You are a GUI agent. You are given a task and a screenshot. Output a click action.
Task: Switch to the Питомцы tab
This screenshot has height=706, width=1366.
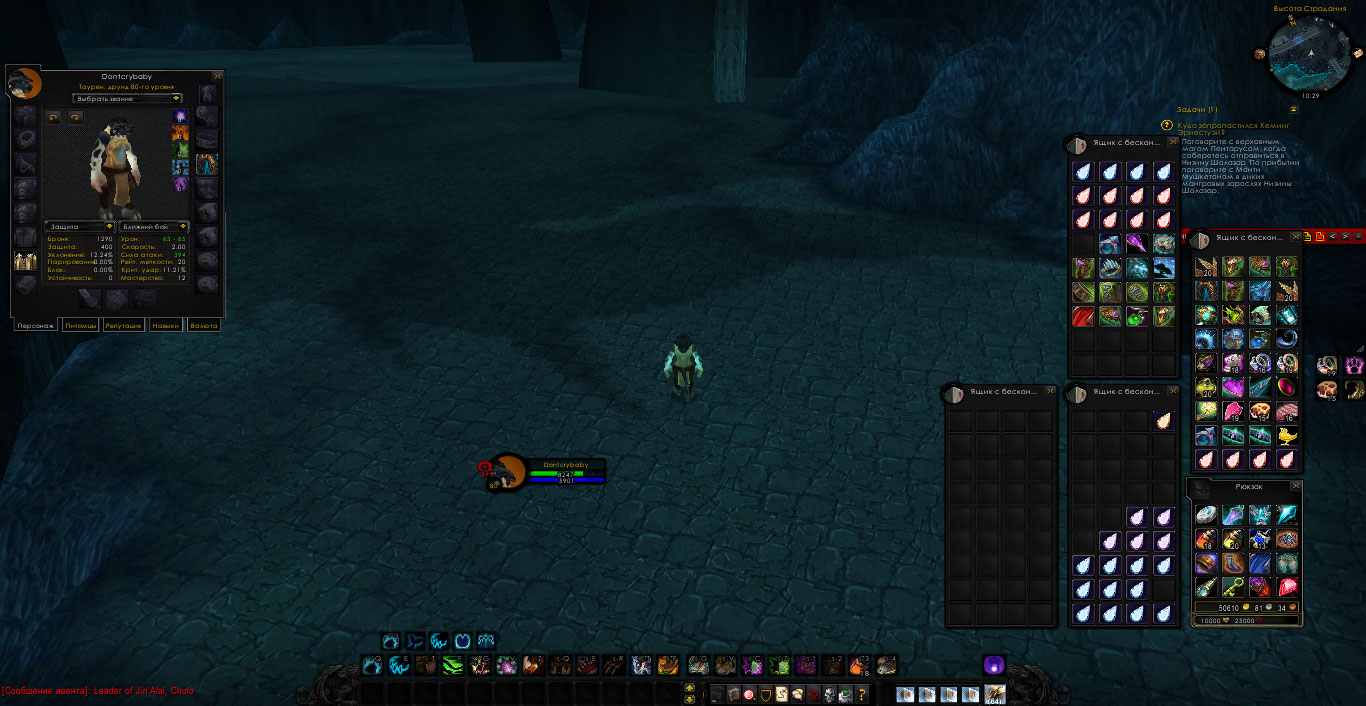coord(80,325)
